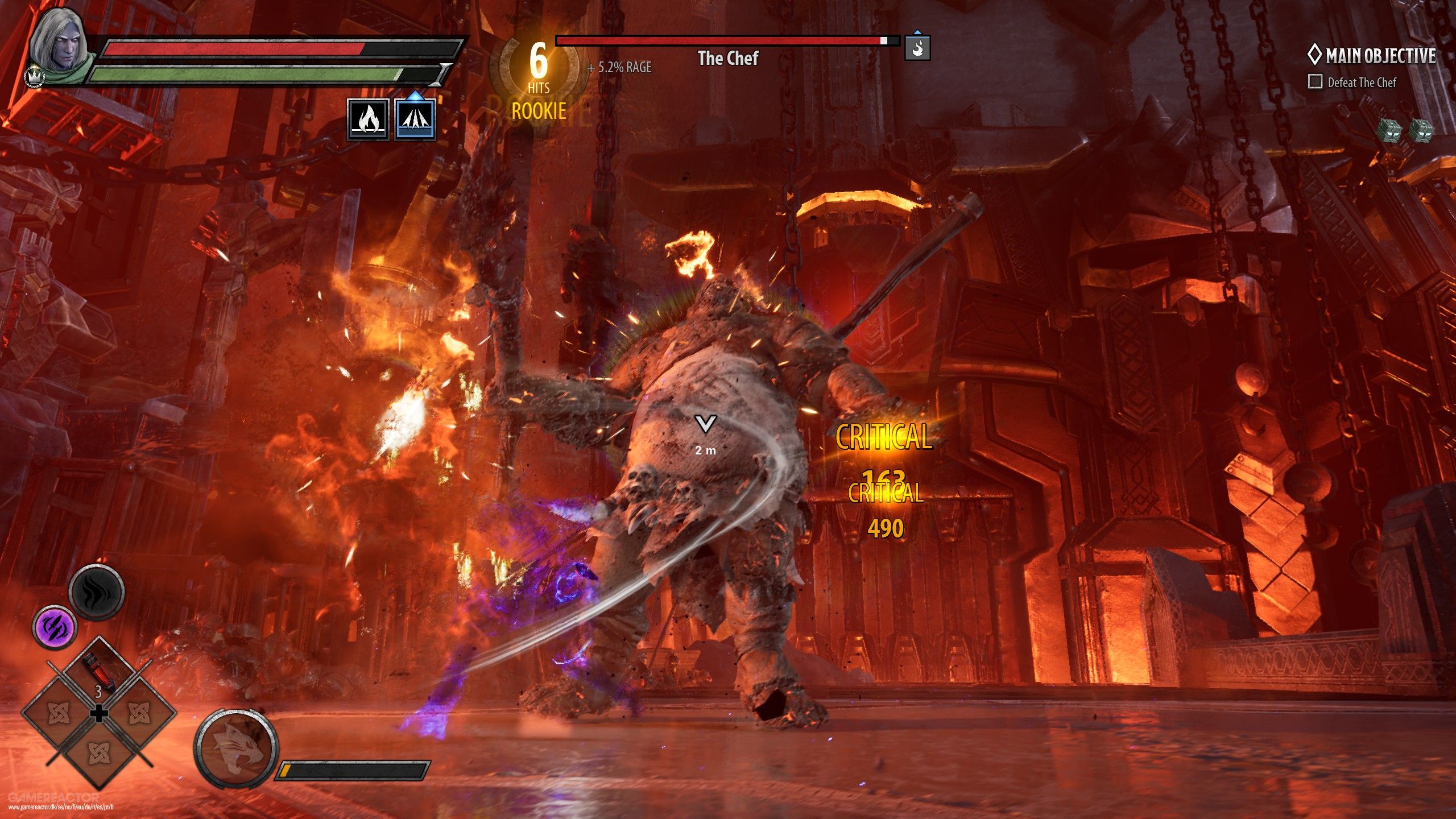Activate the purple swirl ability icon

pyautogui.click(x=54, y=628)
